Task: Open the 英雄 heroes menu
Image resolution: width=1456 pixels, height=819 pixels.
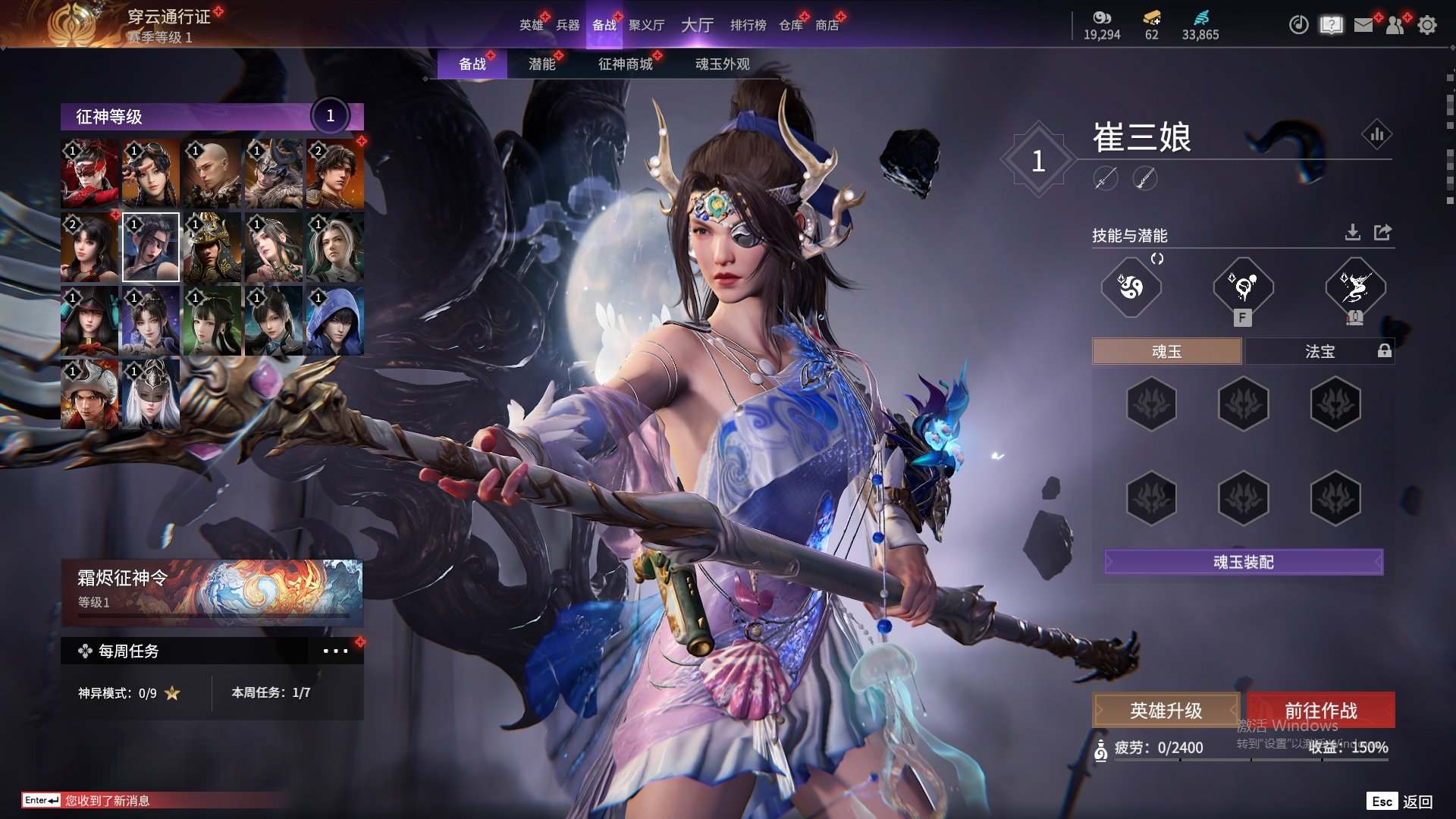Action: (531, 25)
